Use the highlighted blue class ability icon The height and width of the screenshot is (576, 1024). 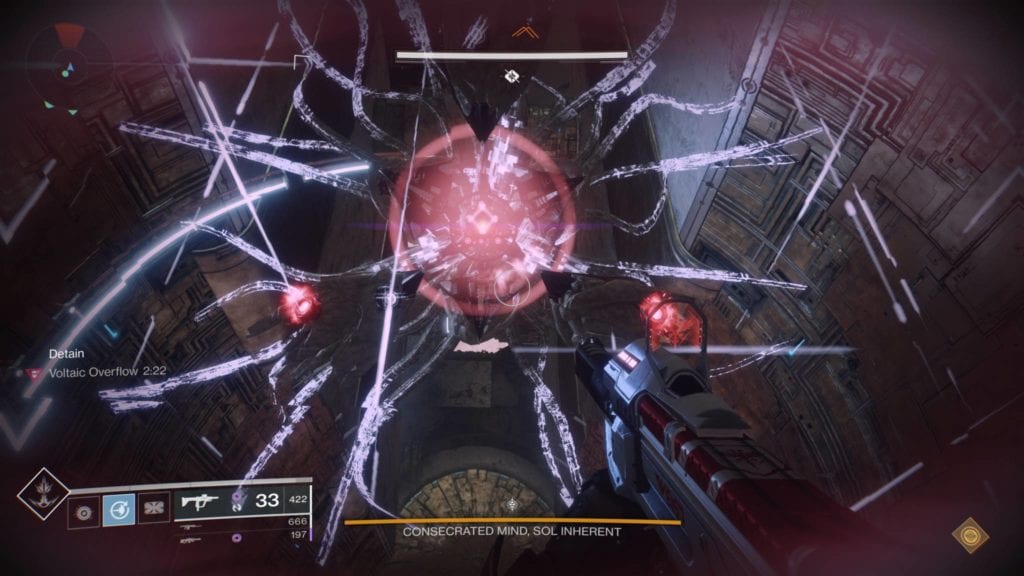(117, 510)
